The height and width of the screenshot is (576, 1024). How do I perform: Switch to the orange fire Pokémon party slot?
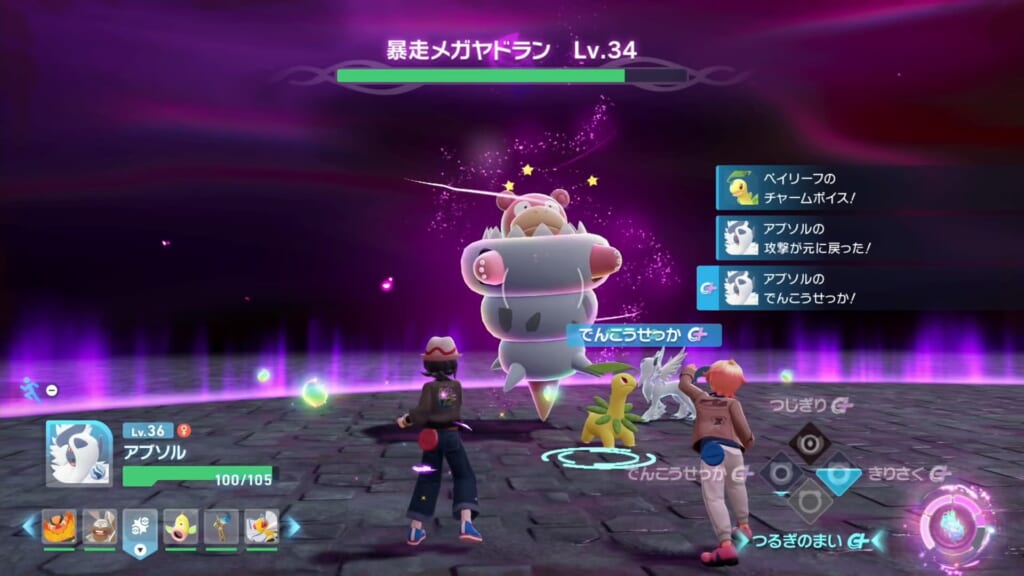click(x=59, y=526)
